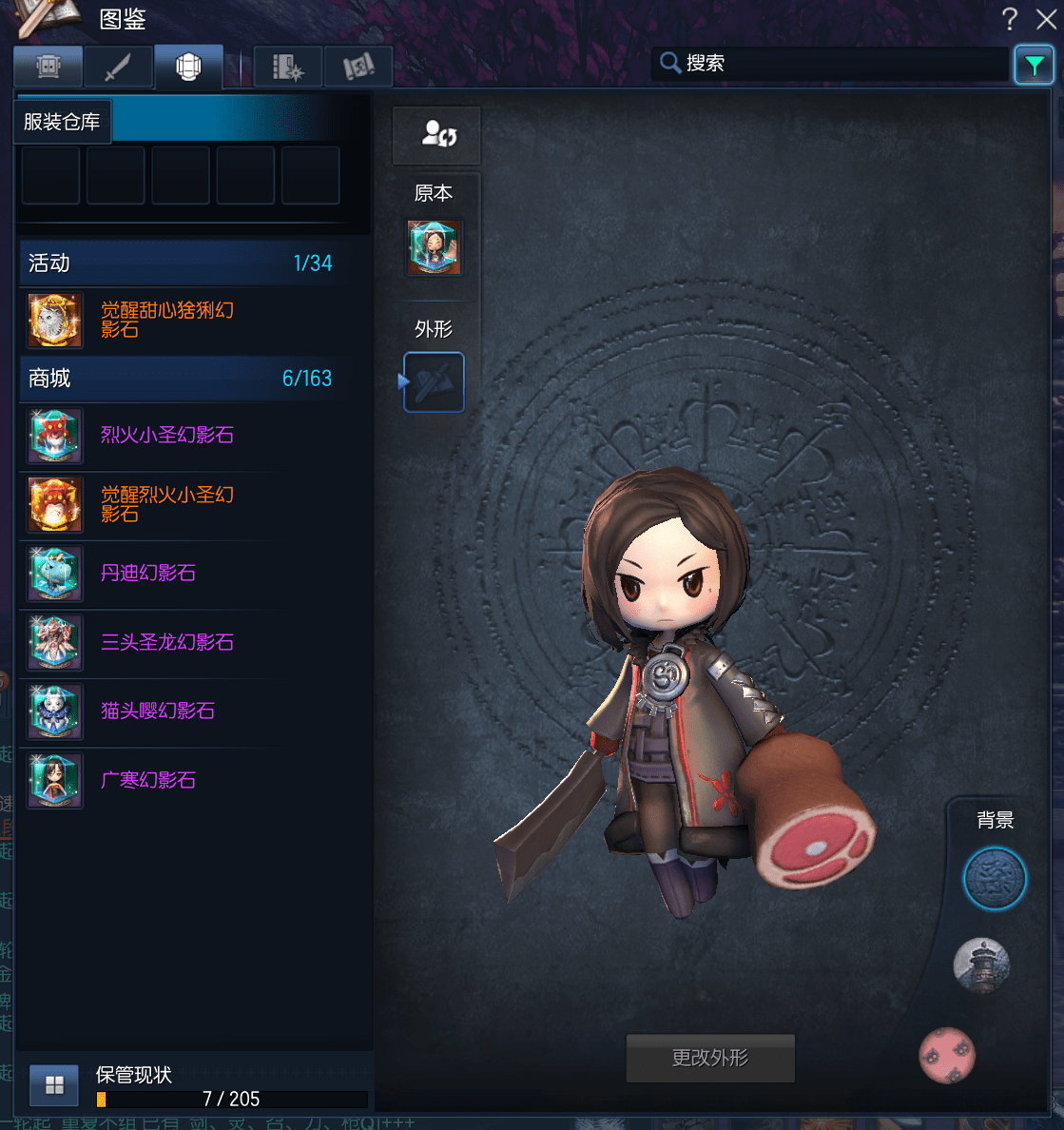The height and width of the screenshot is (1130, 1064).
Task: Select the 猫头嘤幻影石 entry
Action: pos(158,711)
